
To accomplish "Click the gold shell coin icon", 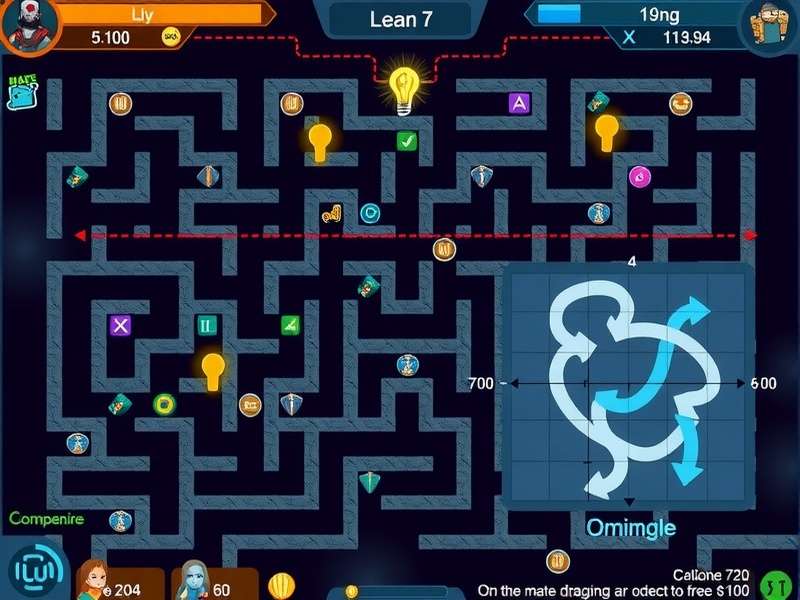I will coord(282,585).
